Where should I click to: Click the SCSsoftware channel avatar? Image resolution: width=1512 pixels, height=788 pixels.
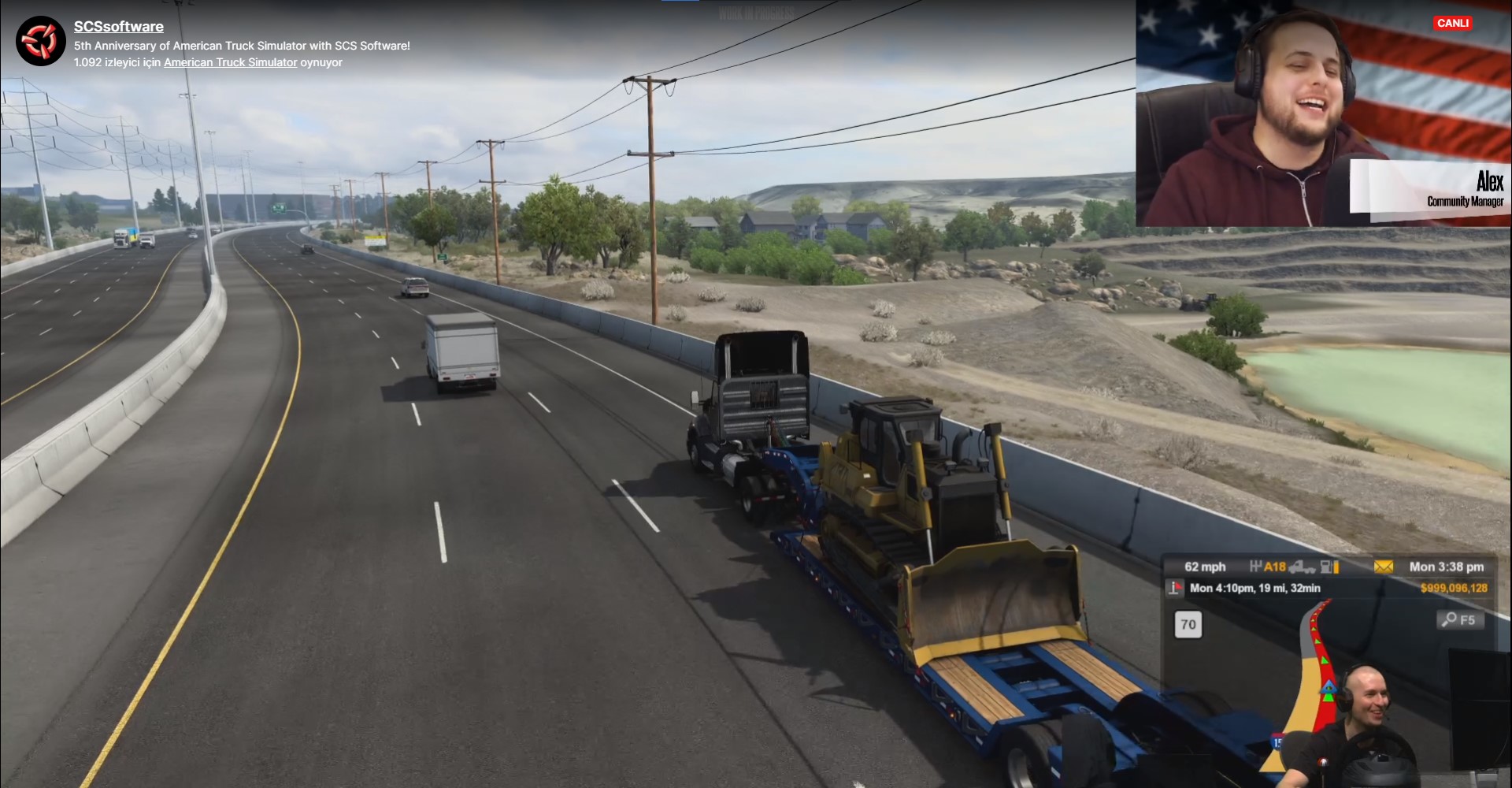point(41,41)
